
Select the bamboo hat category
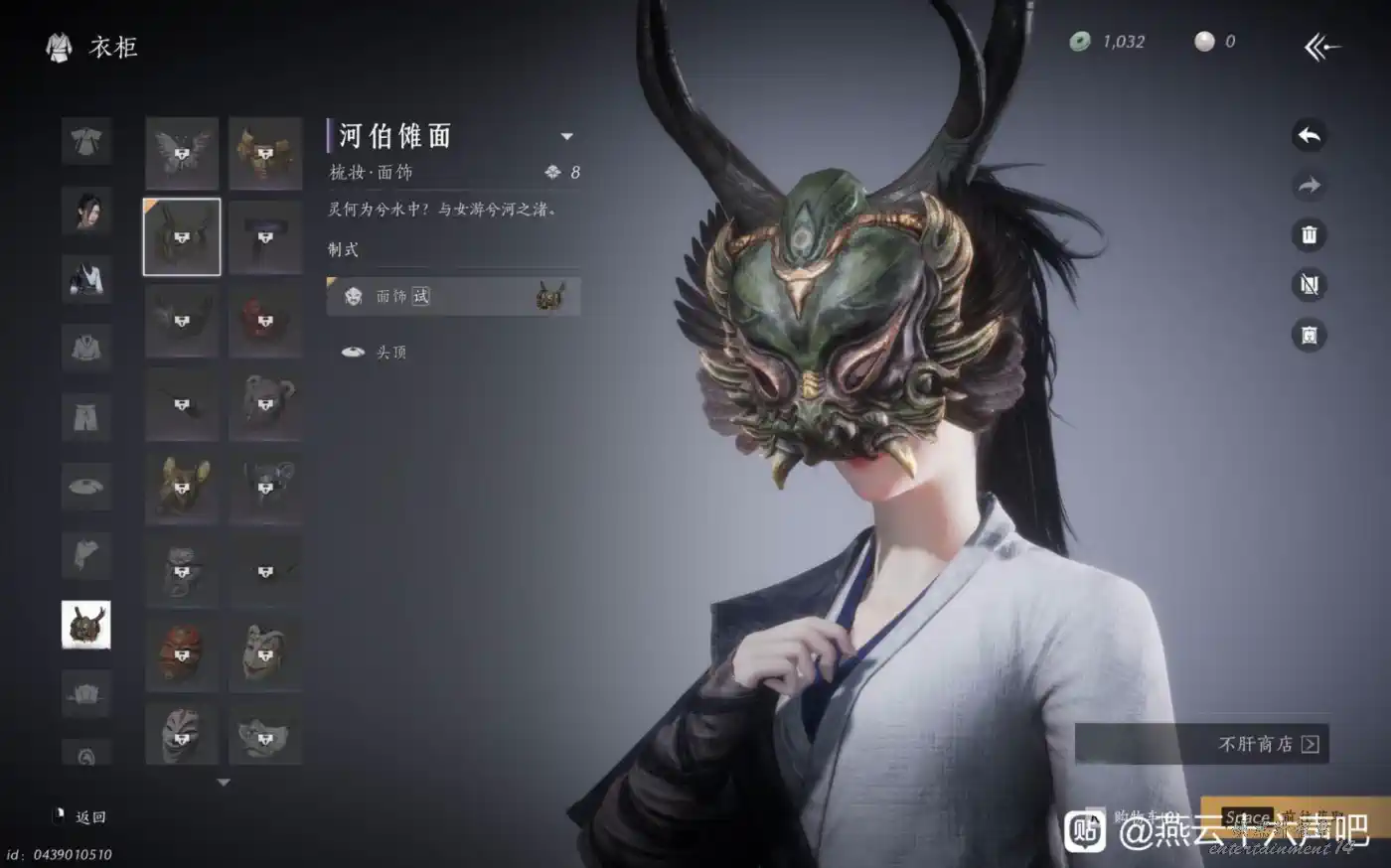pyautogui.click(x=86, y=487)
